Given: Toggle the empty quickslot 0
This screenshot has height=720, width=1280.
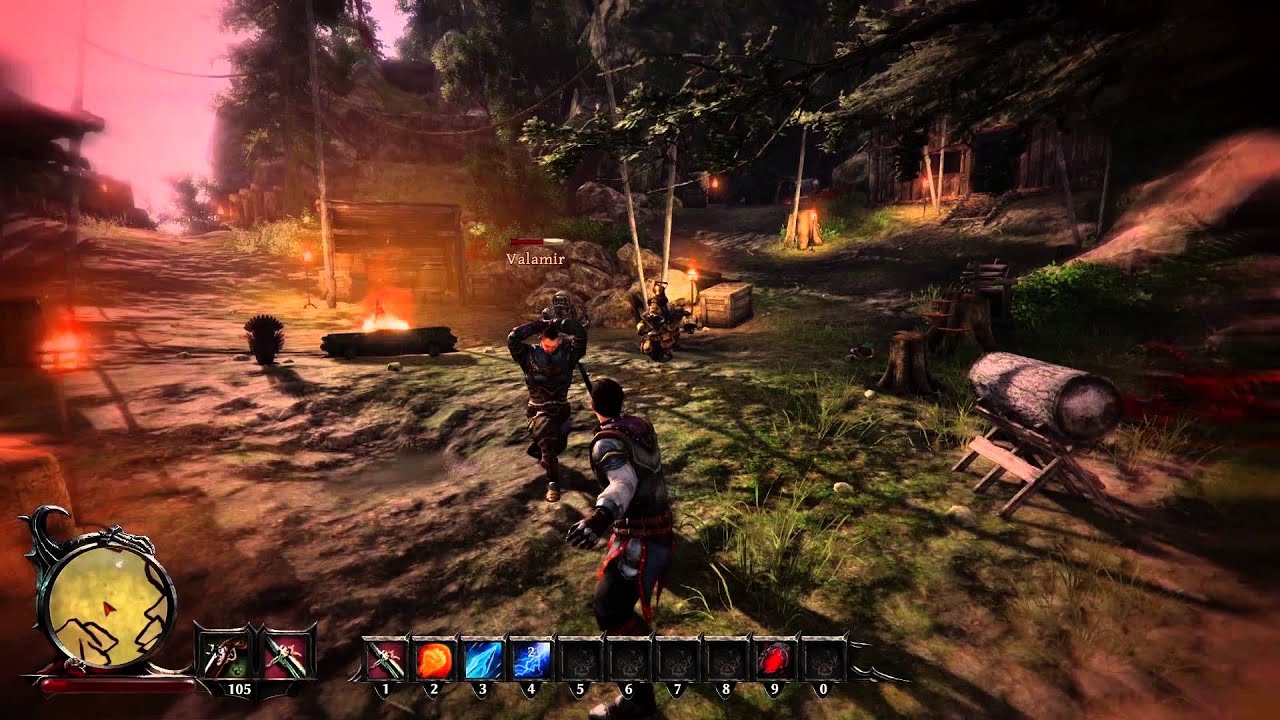Looking at the screenshot, I should coord(824,661).
